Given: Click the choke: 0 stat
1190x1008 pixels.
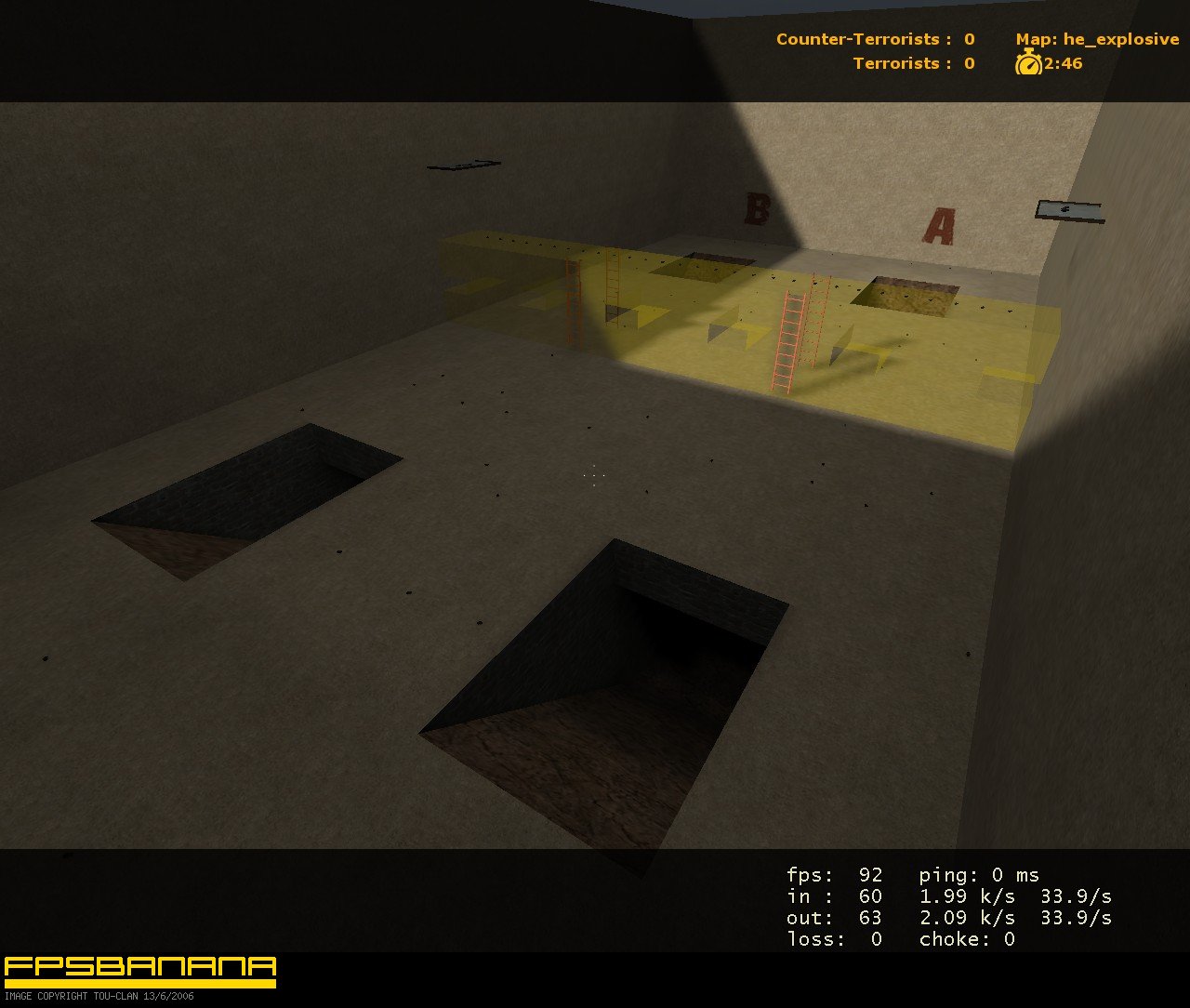Looking at the screenshot, I should pyautogui.click(x=971, y=939).
